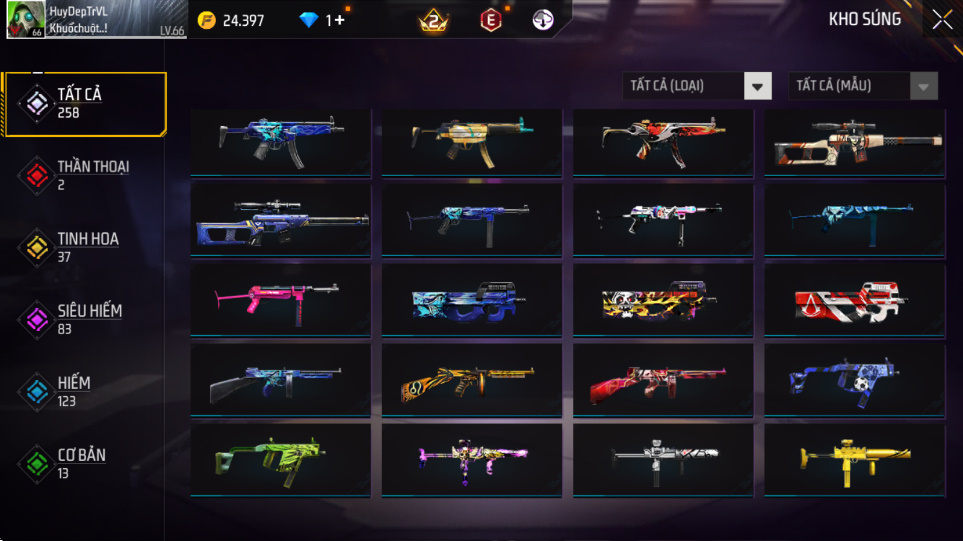Filter by Hiếm rarity
This screenshot has height=541, width=963.
coord(84,391)
